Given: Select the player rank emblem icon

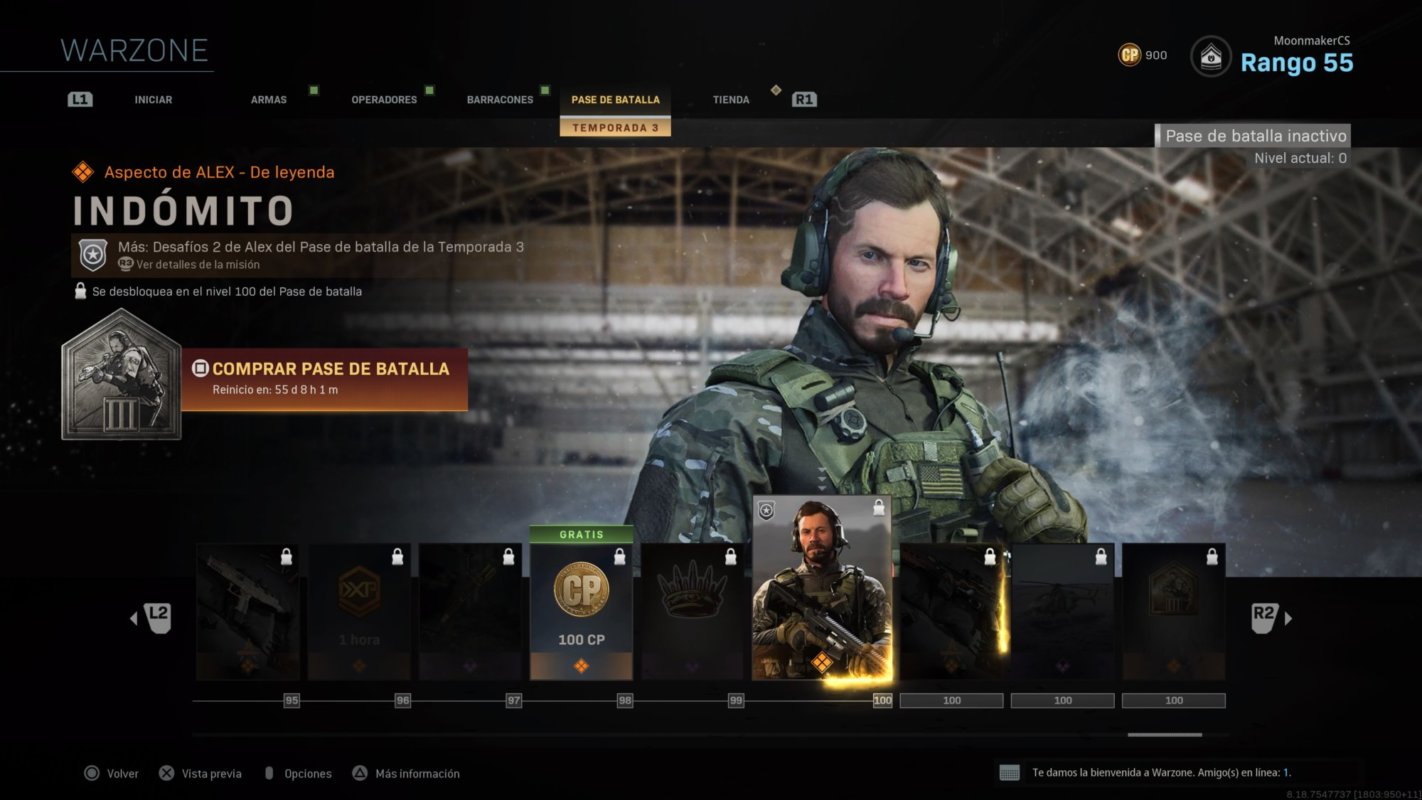Looking at the screenshot, I should (x=1210, y=57).
